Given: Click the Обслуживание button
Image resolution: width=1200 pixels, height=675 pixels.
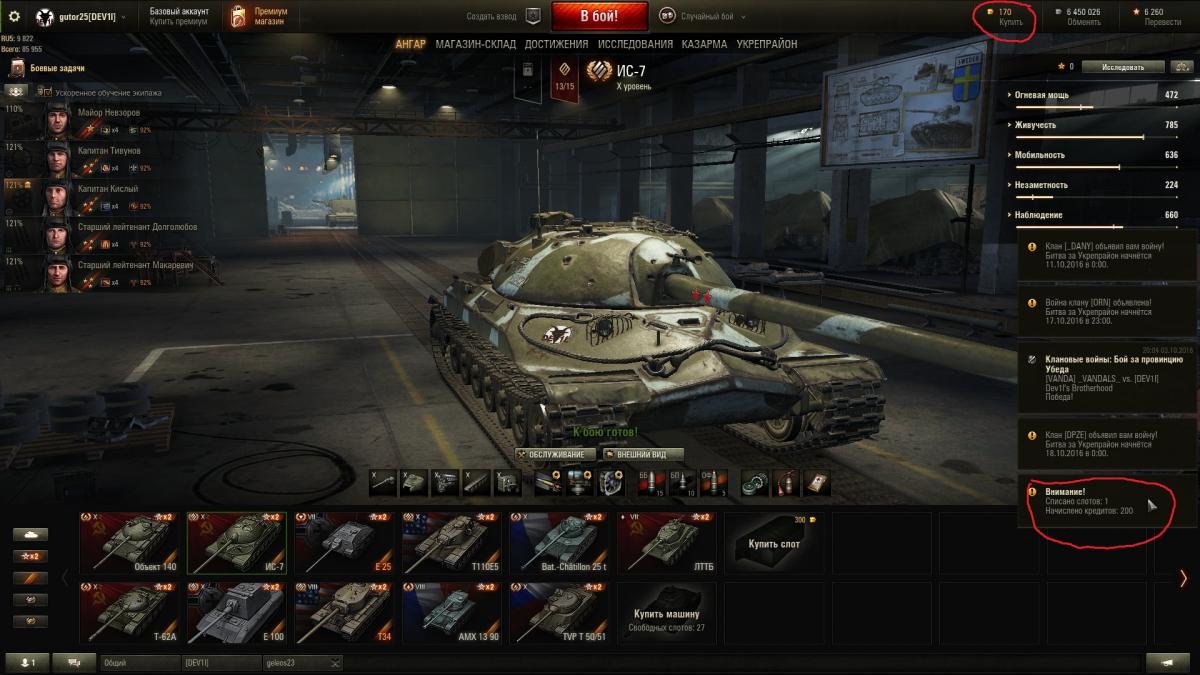Looking at the screenshot, I should point(556,454).
